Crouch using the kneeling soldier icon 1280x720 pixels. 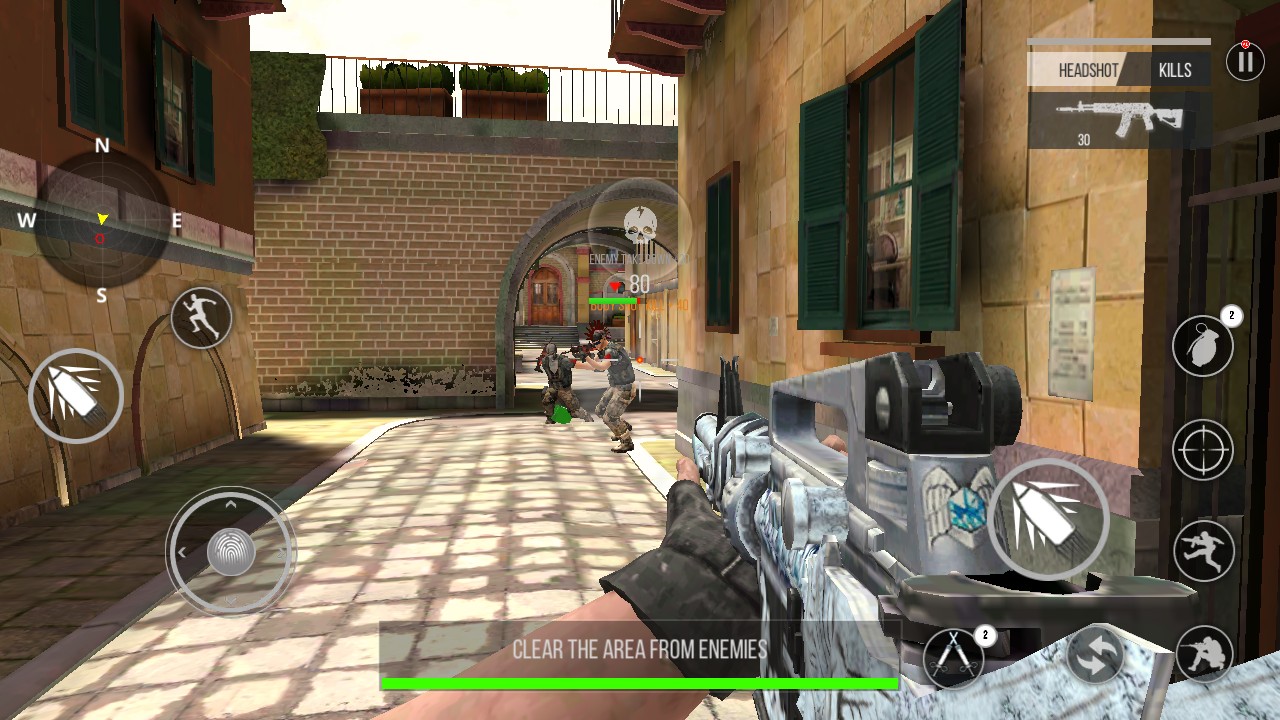coord(1204,654)
